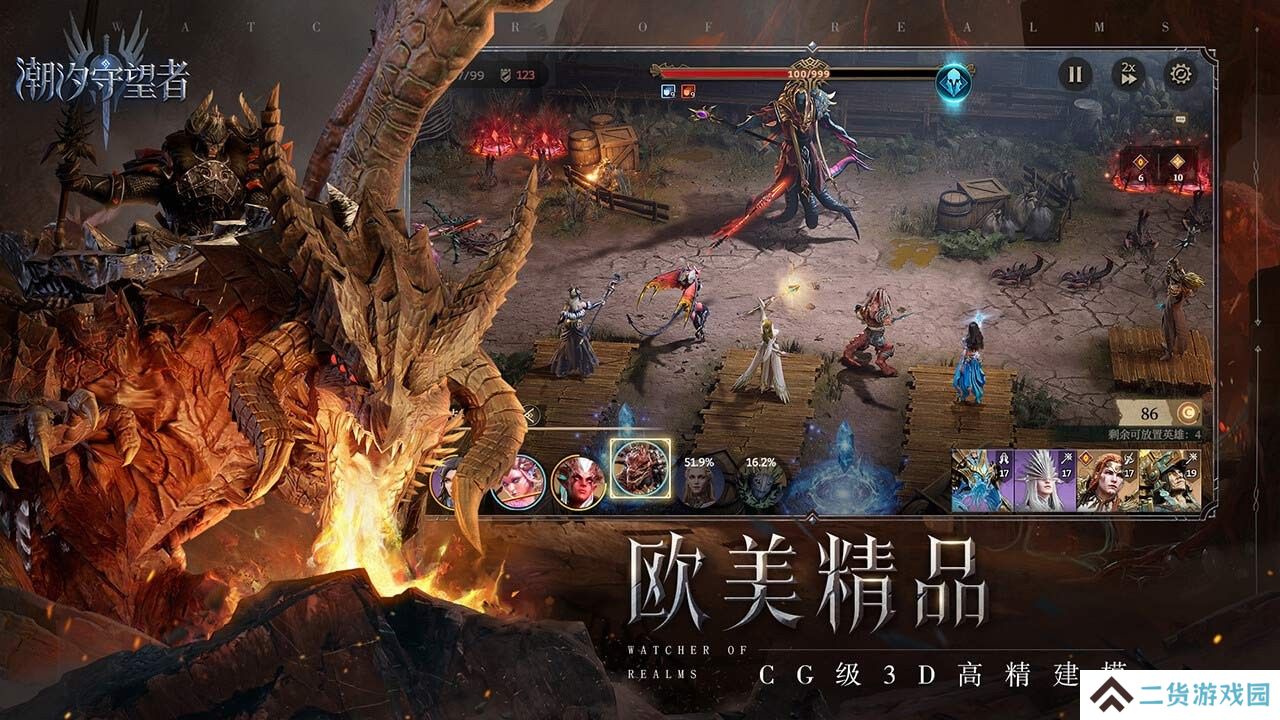Click the boss health bar showing 100/999
This screenshot has width=1280, height=720.
click(x=808, y=72)
